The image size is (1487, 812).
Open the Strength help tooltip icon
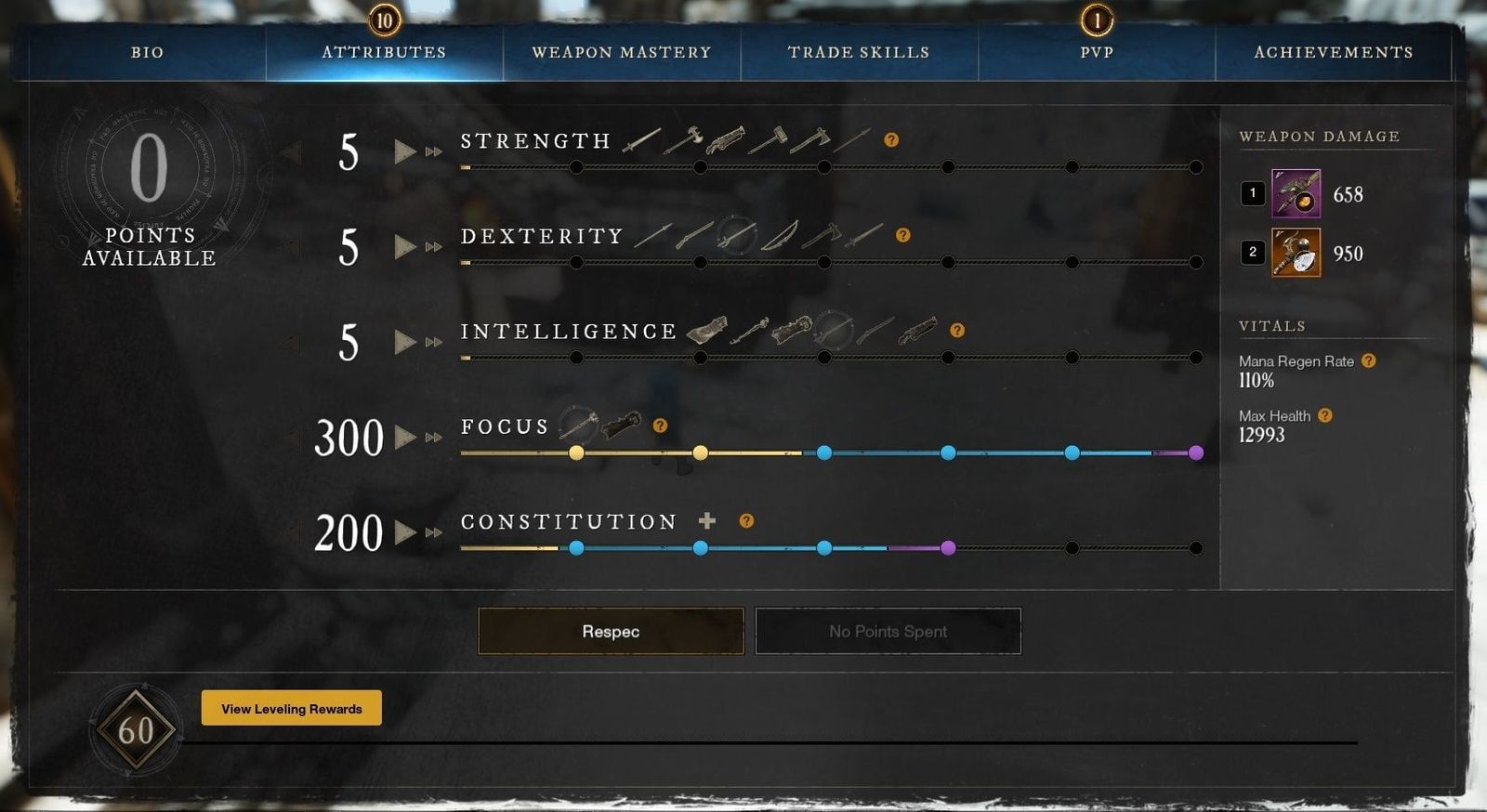(x=891, y=140)
